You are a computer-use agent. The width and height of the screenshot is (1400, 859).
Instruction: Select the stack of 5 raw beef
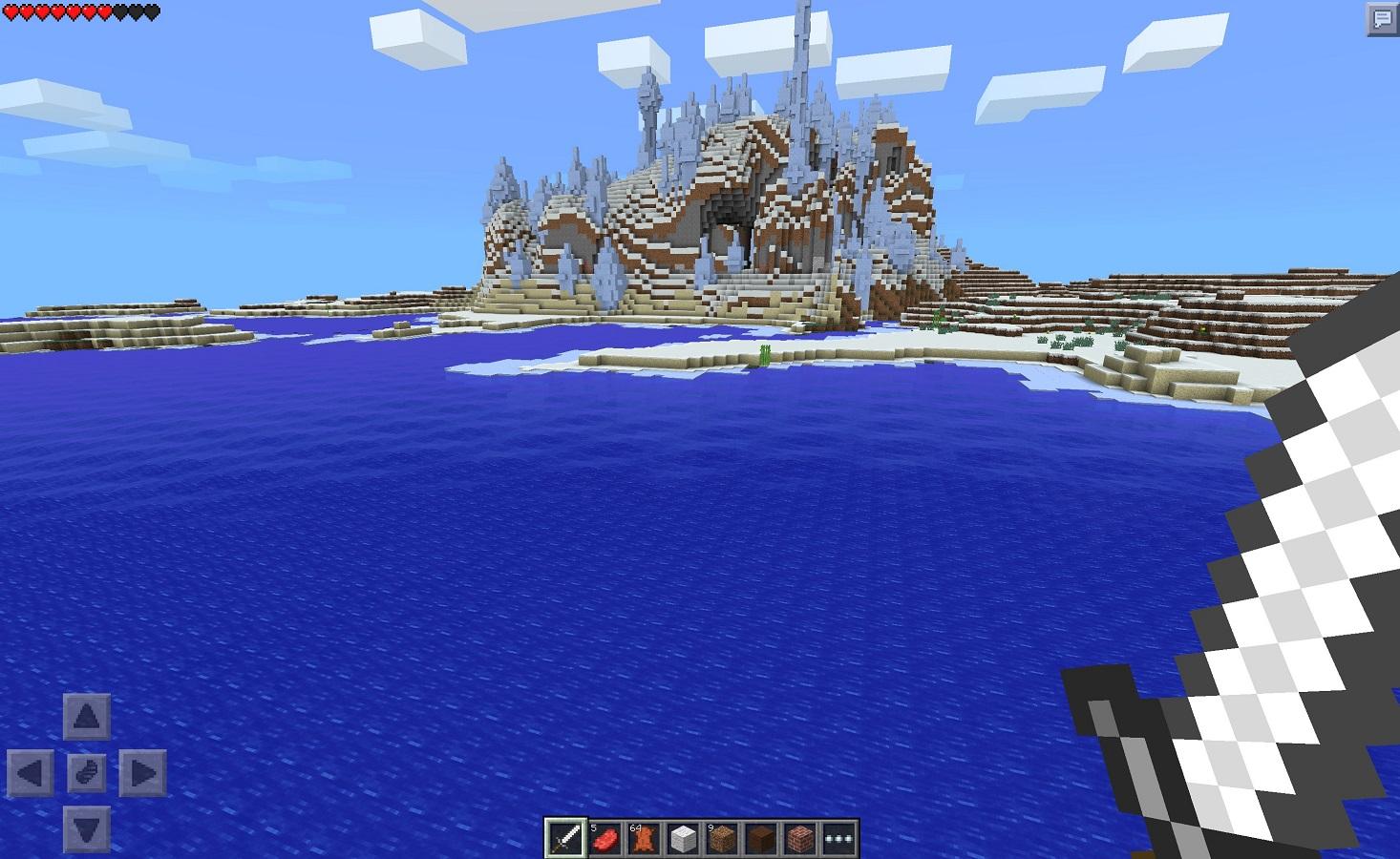(605, 837)
